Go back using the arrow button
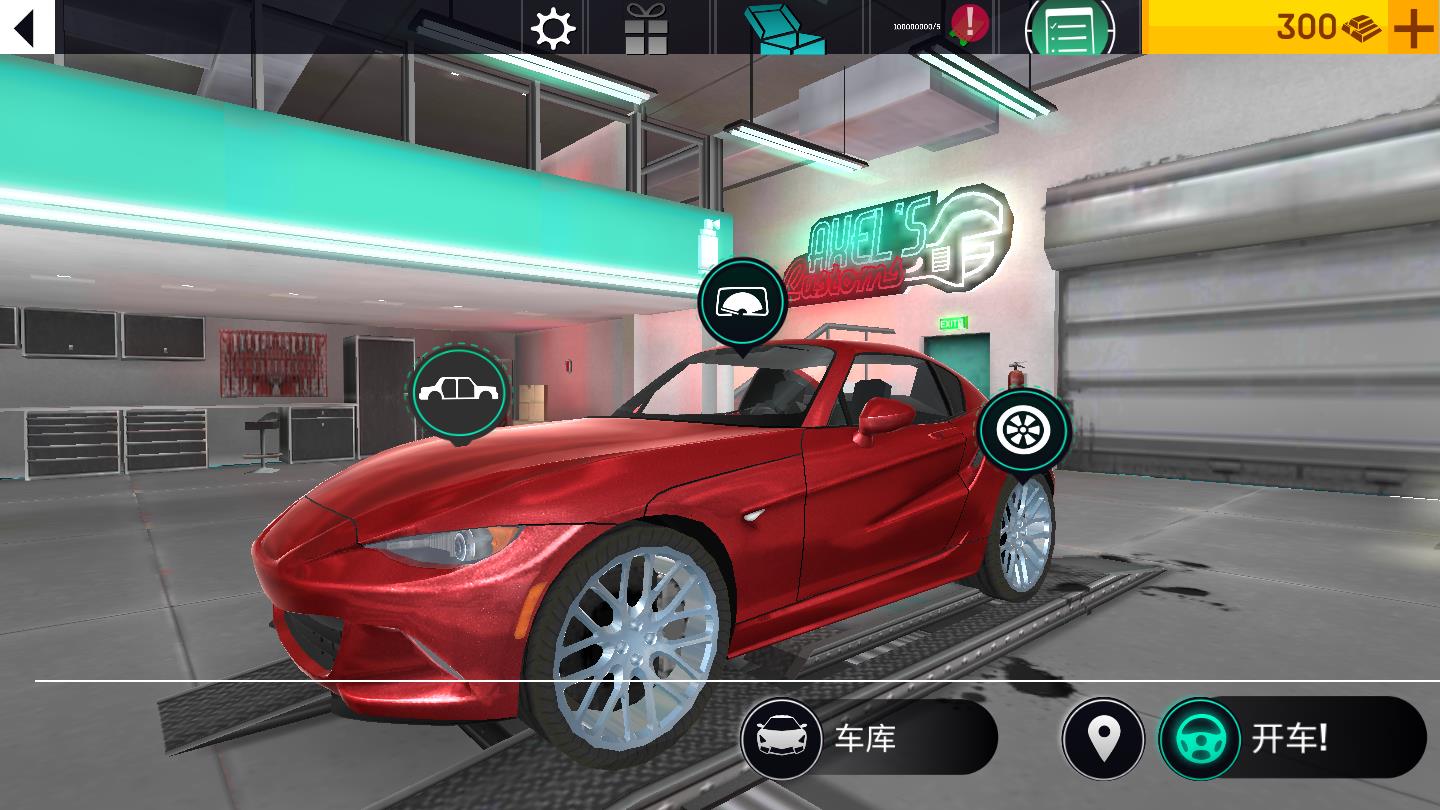This screenshot has height=810, width=1440. tap(26, 27)
